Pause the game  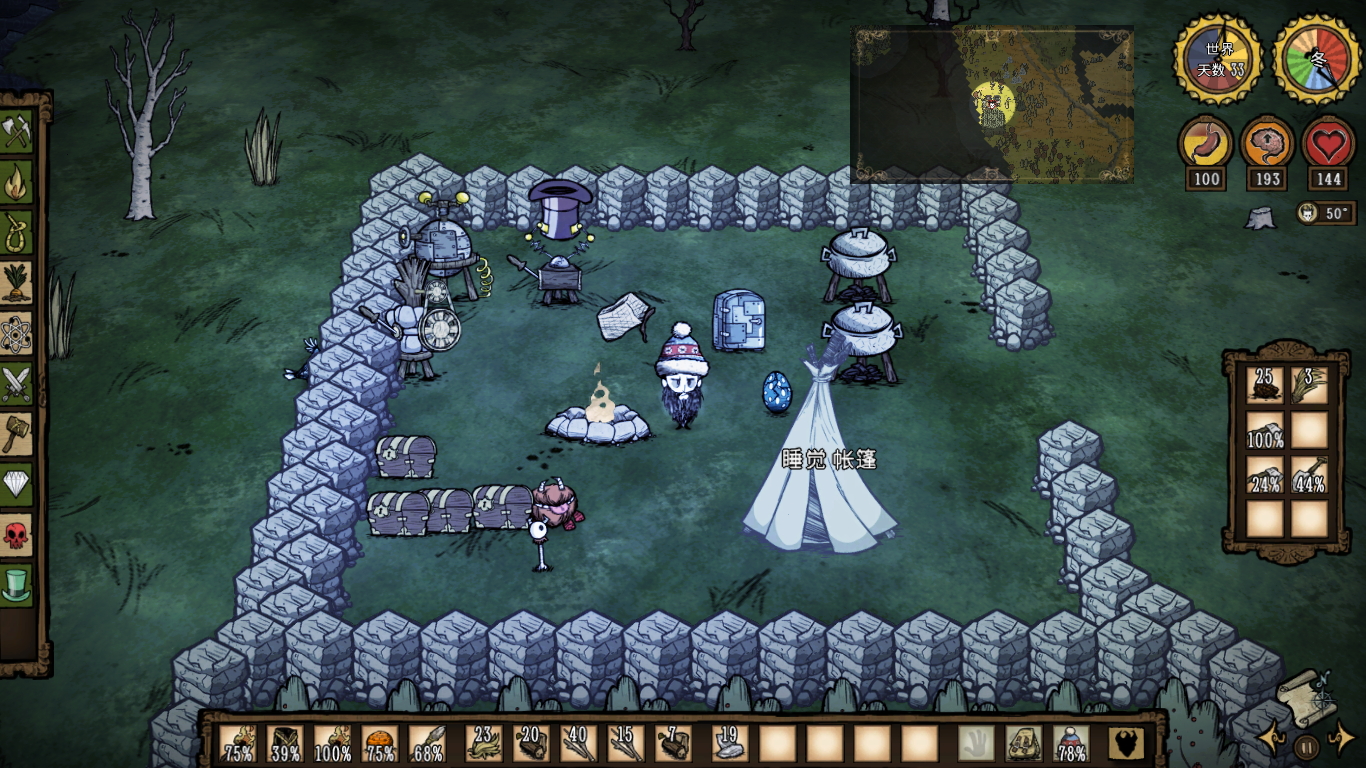1306,746
